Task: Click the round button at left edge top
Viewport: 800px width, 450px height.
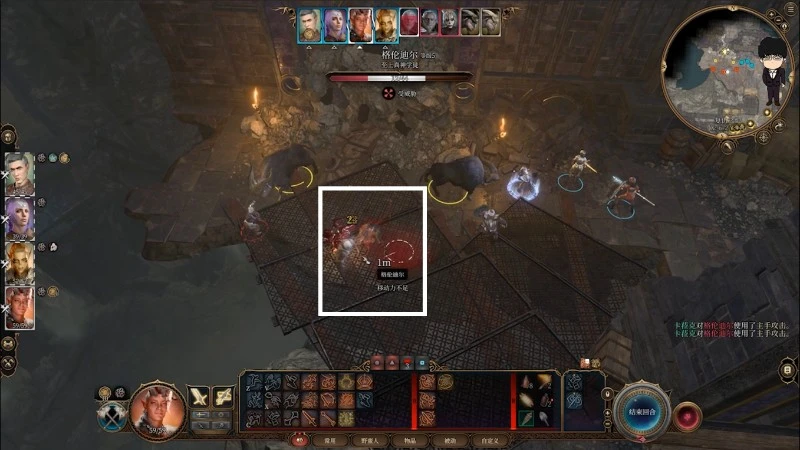Action: 7,134
